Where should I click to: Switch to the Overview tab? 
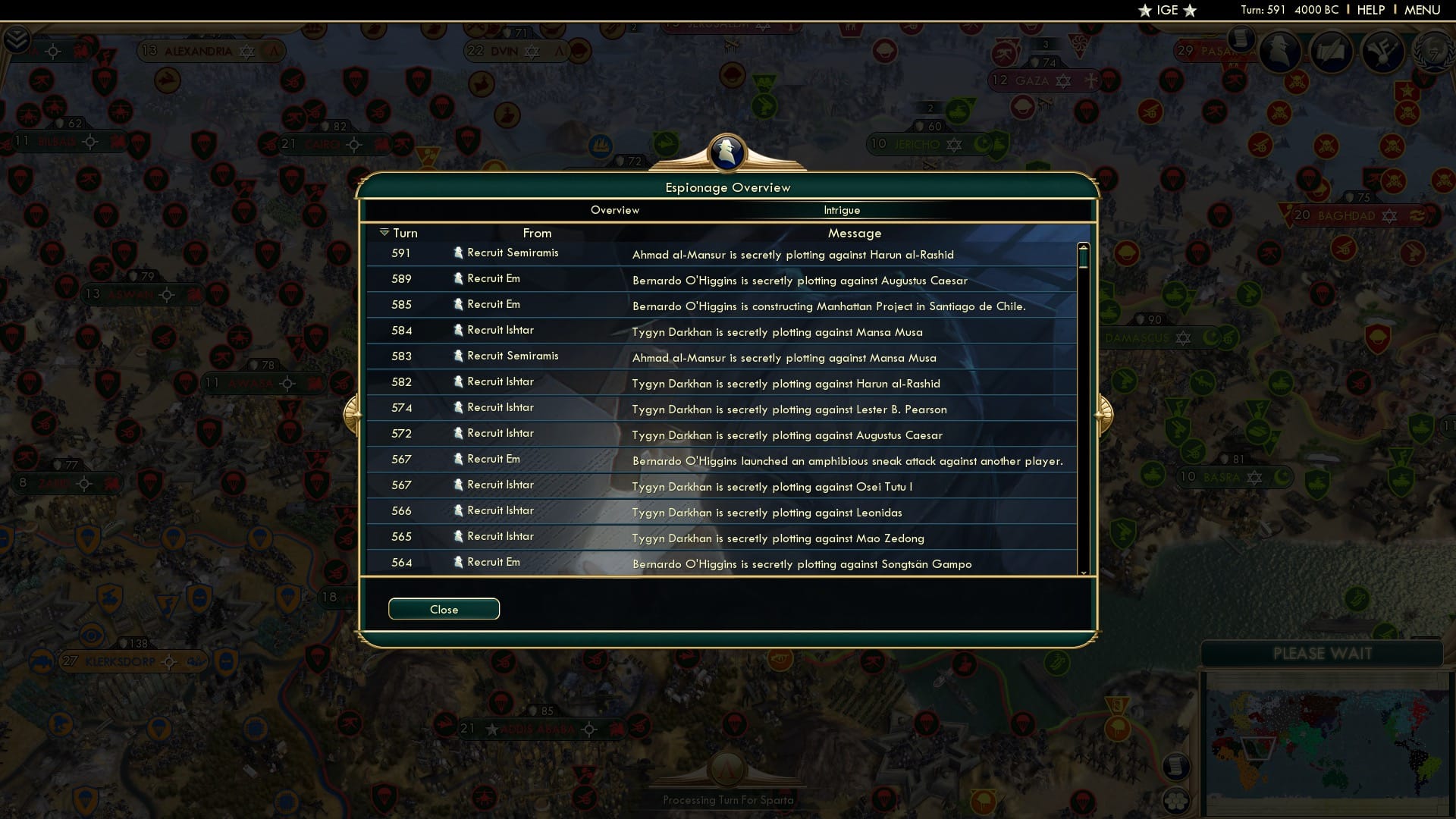(x=614, y=210)
